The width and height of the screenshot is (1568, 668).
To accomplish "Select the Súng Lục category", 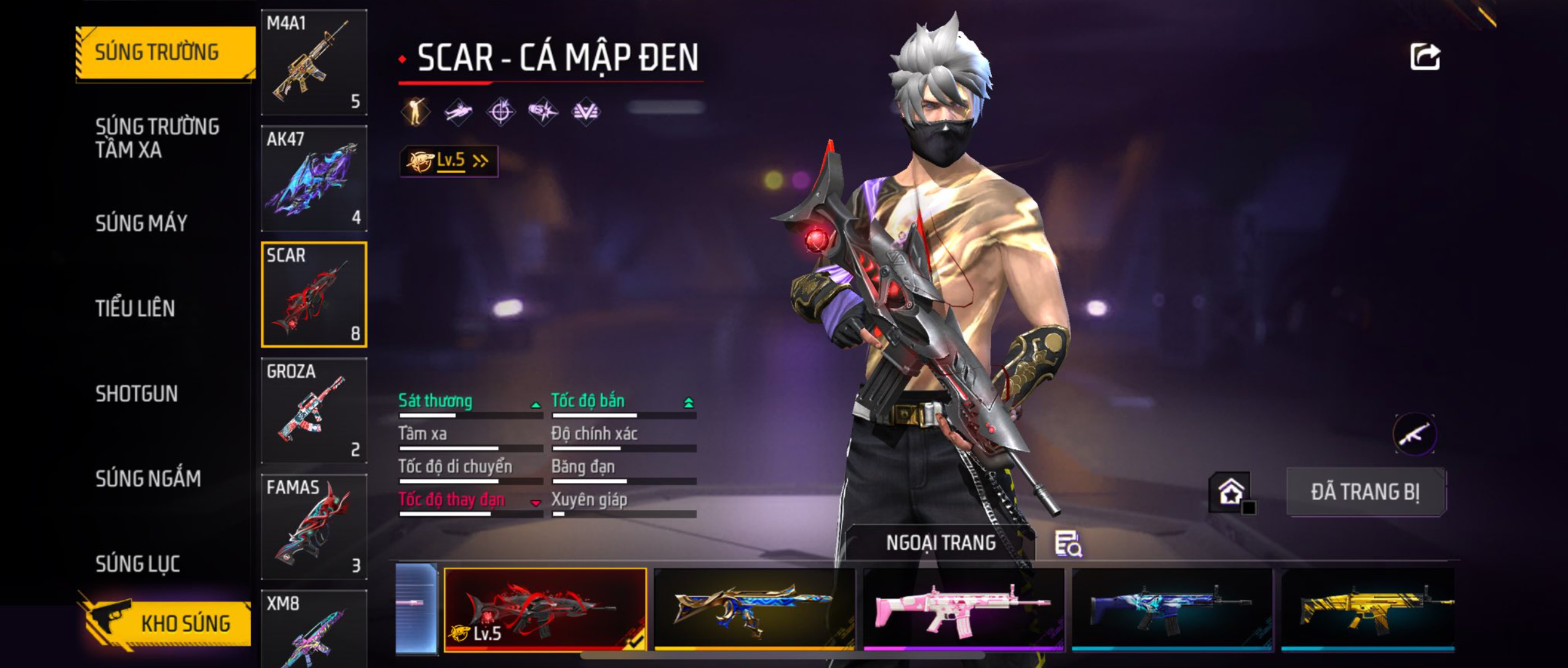I will click(x=138, y=564).
